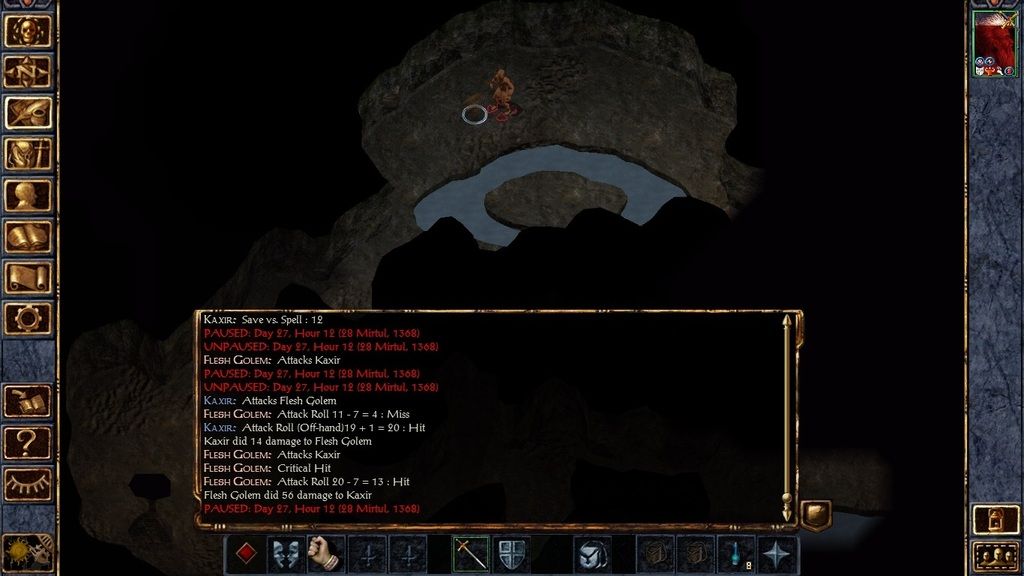Open the helmet special abilities button

coord(592,554)
